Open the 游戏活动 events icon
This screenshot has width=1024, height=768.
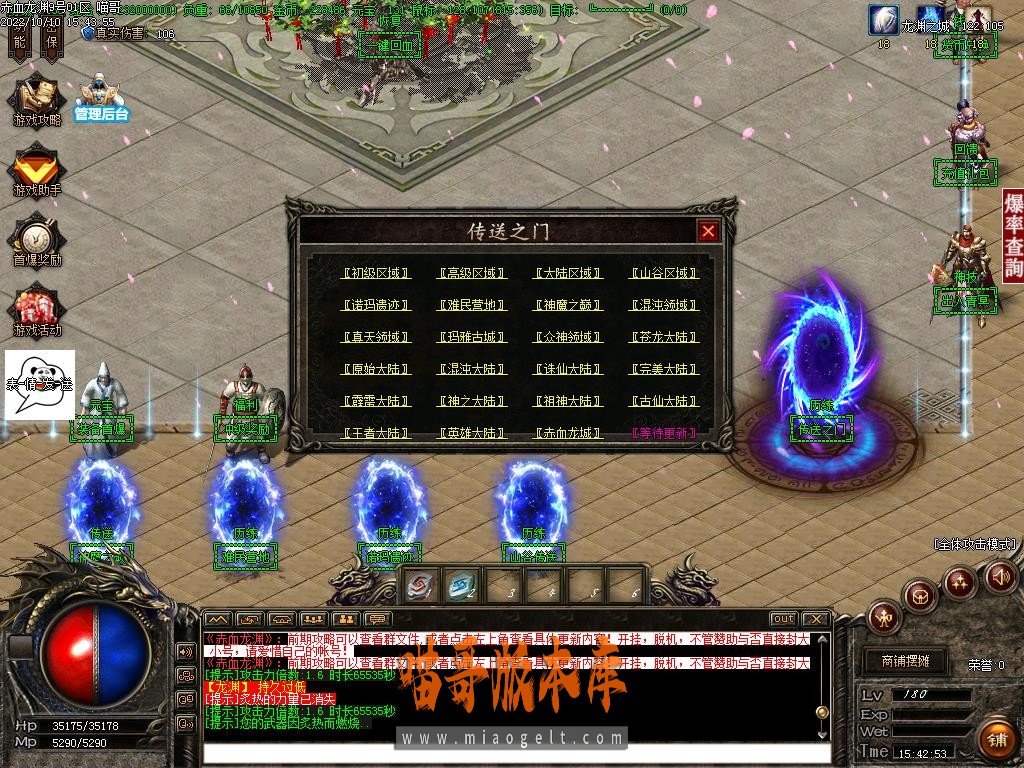tap(37, 311)
